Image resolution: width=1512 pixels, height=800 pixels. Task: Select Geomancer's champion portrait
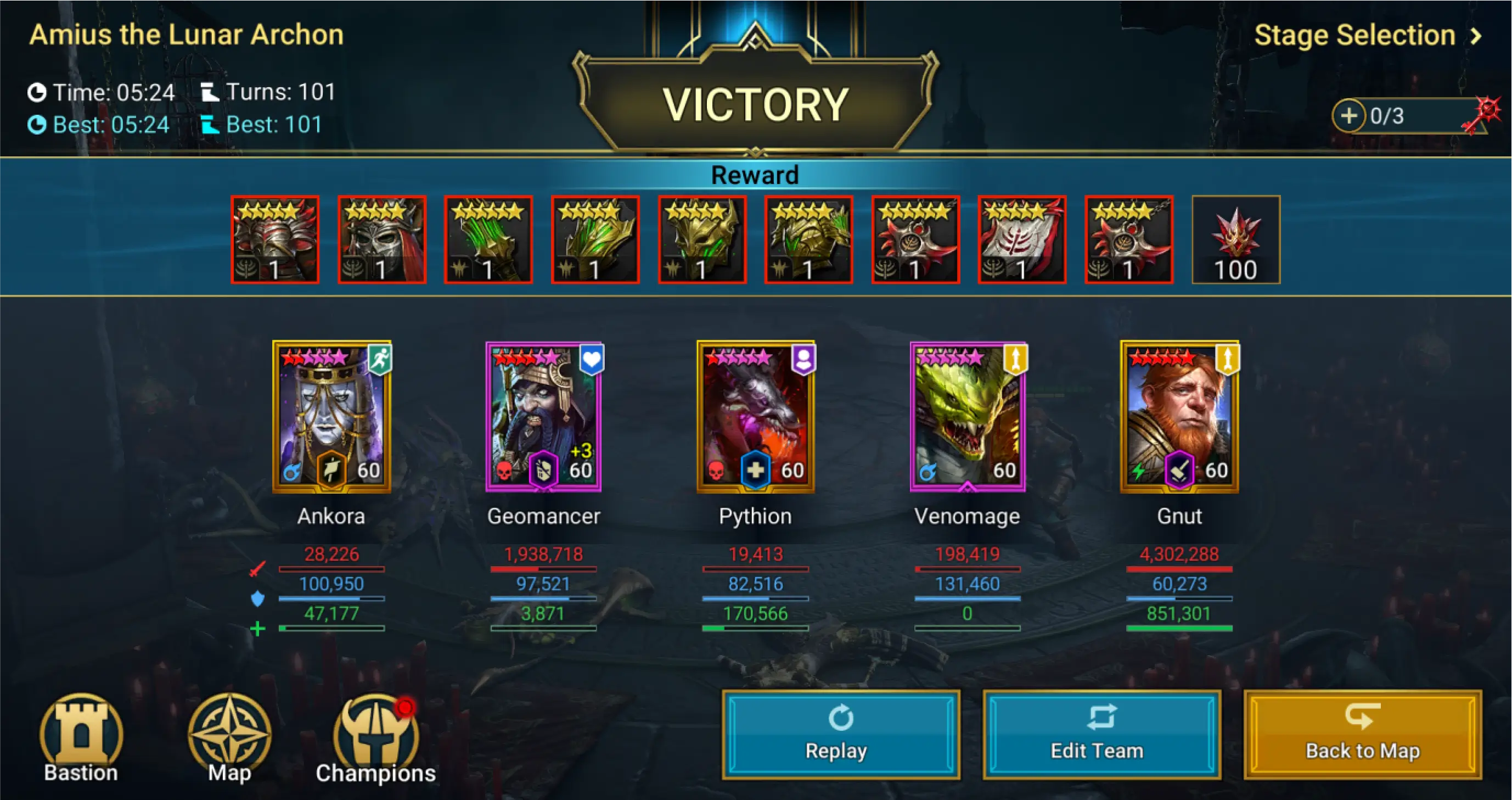click(x=543, y=416)
